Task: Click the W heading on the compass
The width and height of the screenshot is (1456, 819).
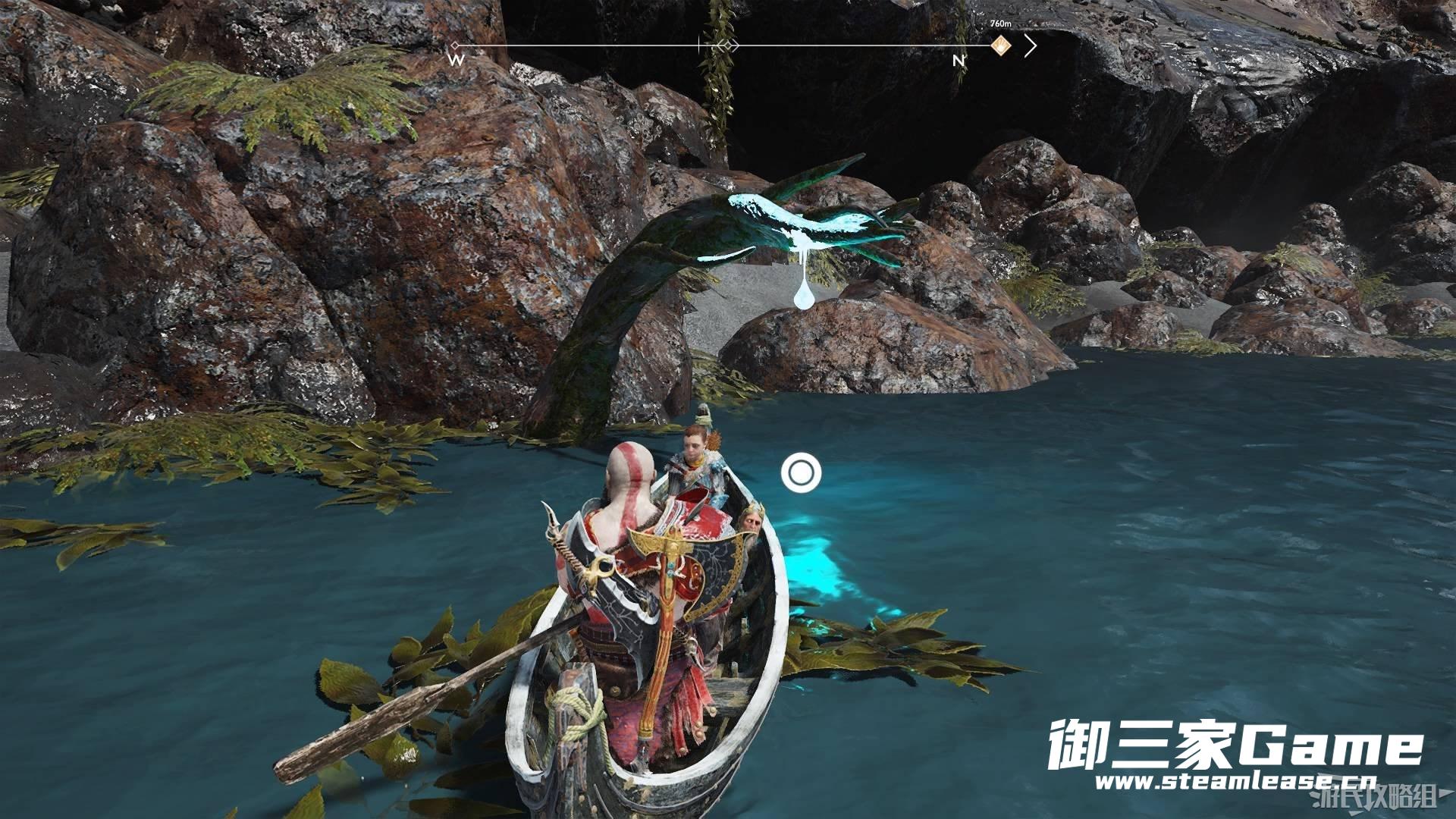Action: [457, 60]
